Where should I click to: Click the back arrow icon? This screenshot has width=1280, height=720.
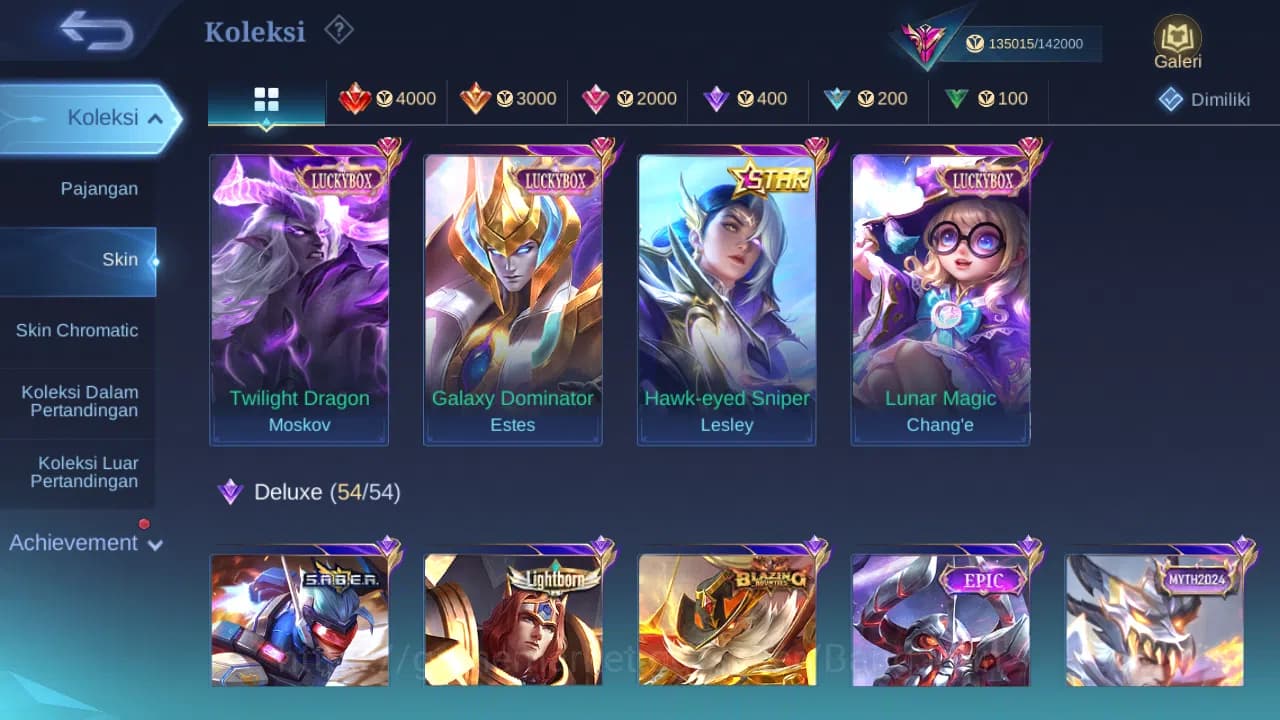(95, 31)
